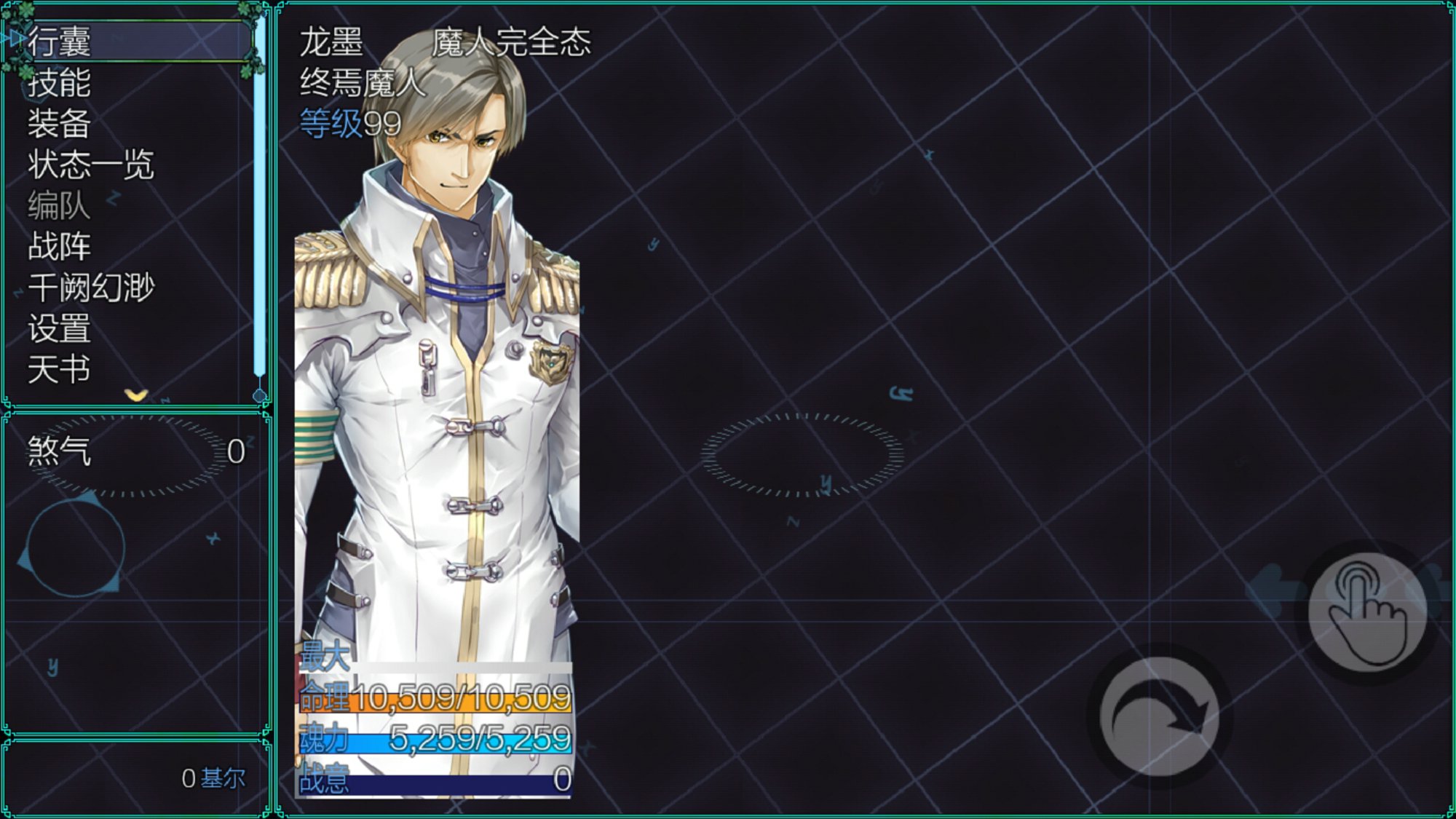Select the 技能 skills entry
Viewport: 1456px width, 819px height.
pyautogui.click(x=60, y=82)
